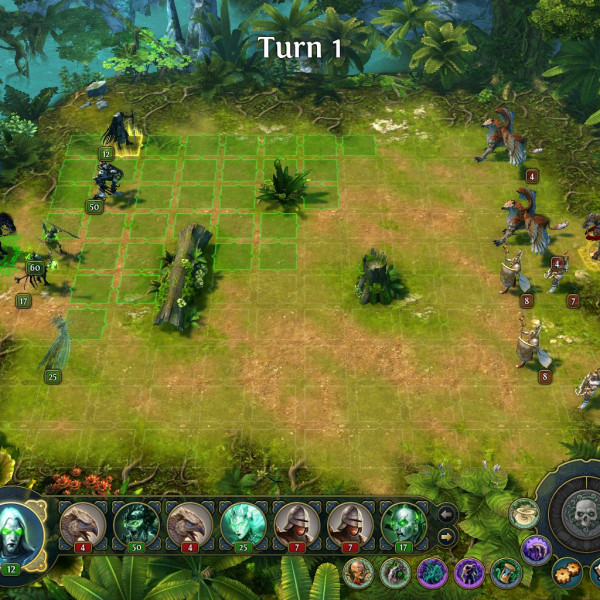
Task: Click the pale mushroom icon button
Action: (523, 513)
